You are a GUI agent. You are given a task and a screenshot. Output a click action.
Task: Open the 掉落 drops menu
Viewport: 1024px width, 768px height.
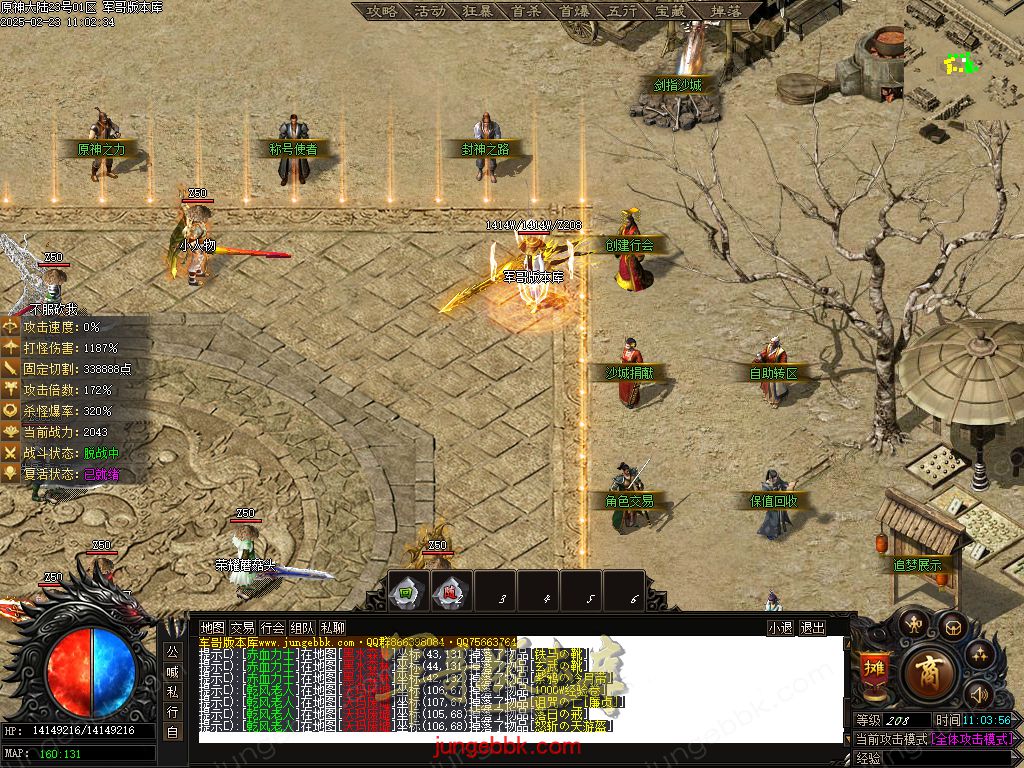click(x=726, y=11)
